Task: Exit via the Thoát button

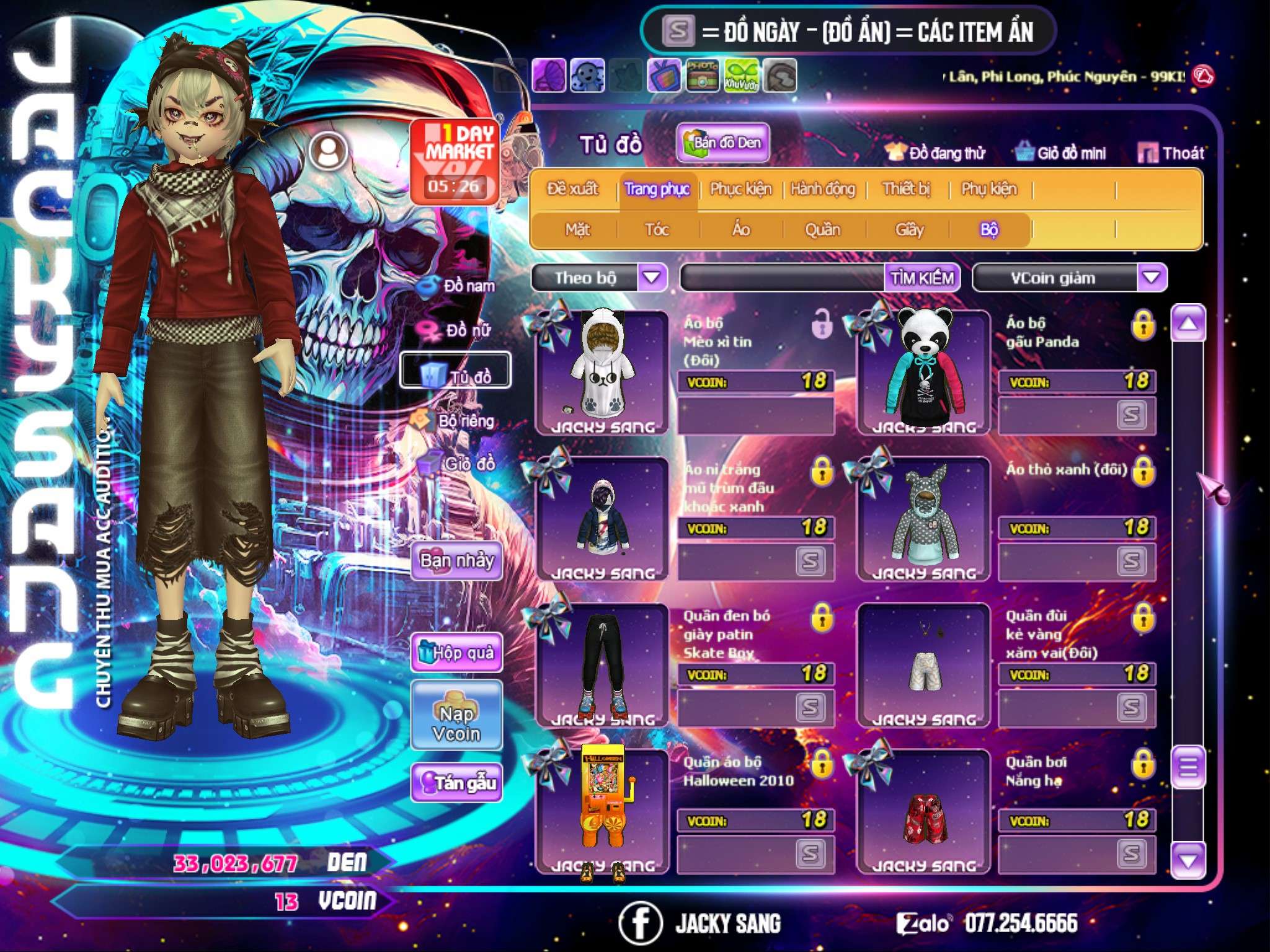Action: coord(1171,153)
